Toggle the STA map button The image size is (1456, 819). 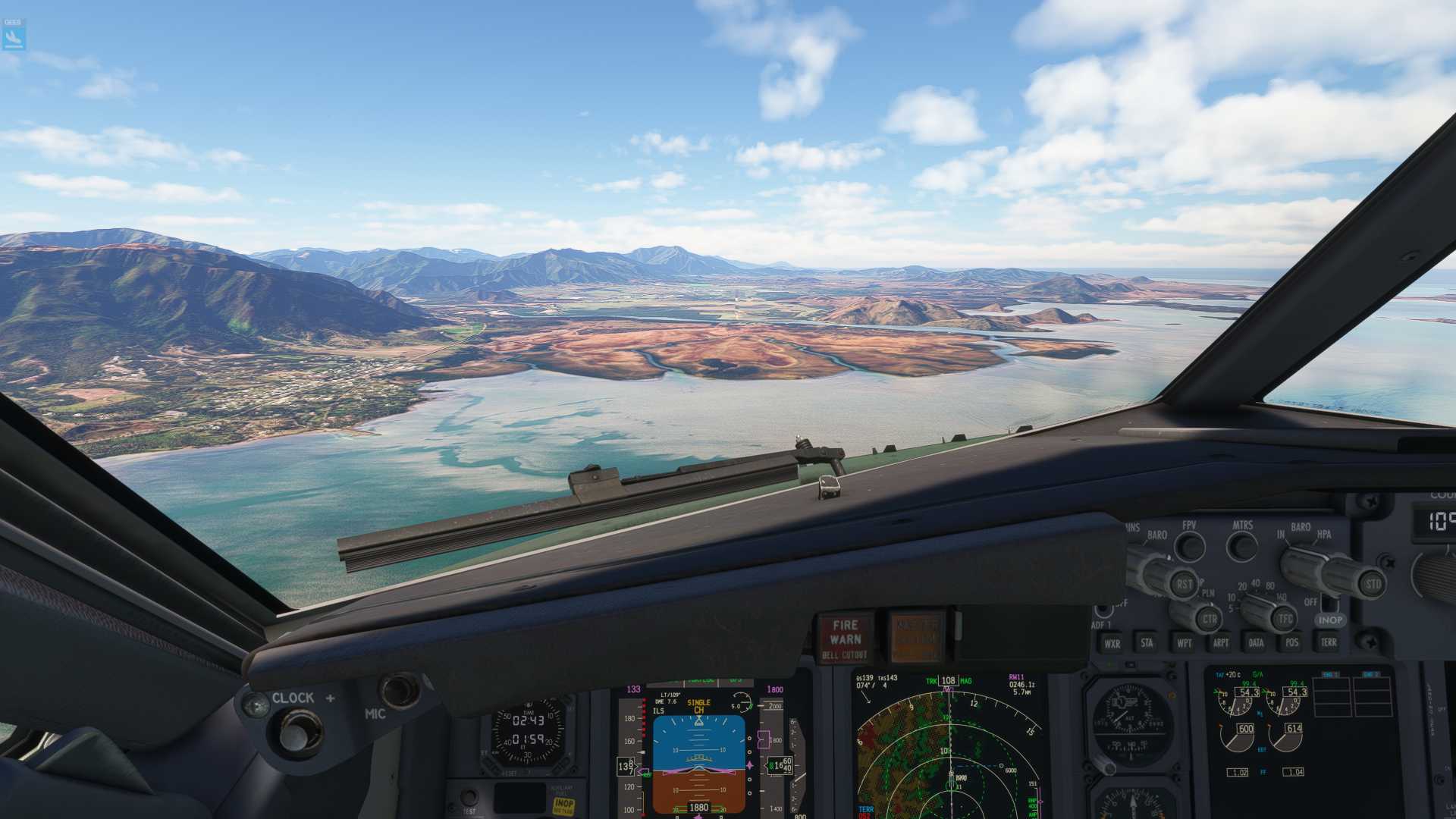[x=1147, y=643]
